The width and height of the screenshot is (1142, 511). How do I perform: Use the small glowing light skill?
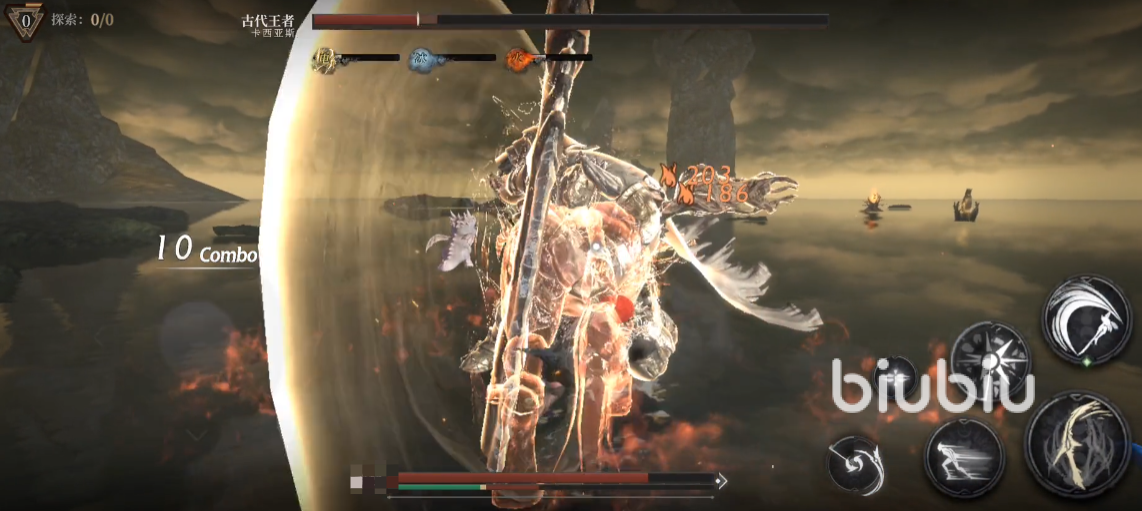tap(894, 377)
